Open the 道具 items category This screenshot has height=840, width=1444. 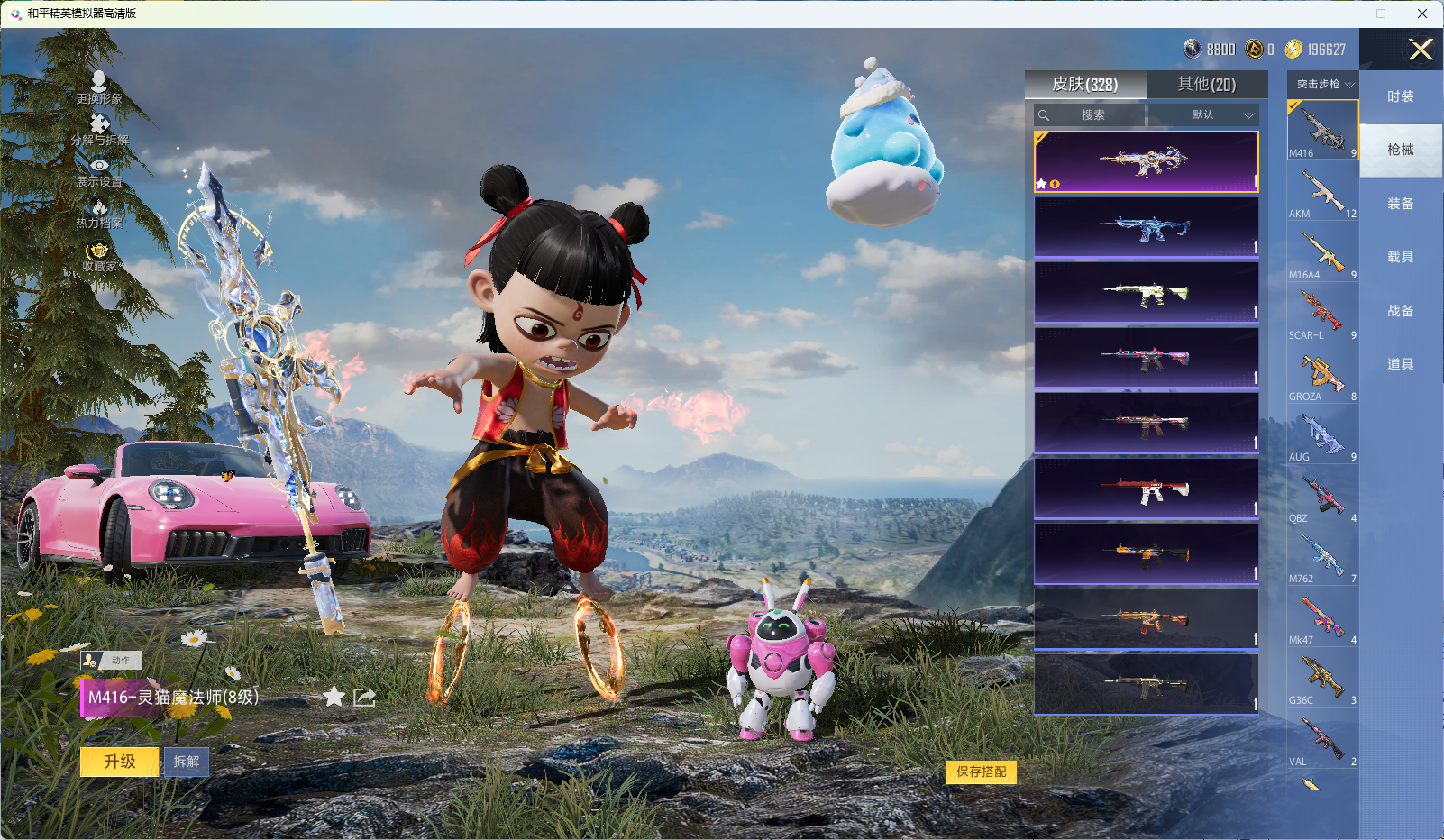coord(1401,364)
